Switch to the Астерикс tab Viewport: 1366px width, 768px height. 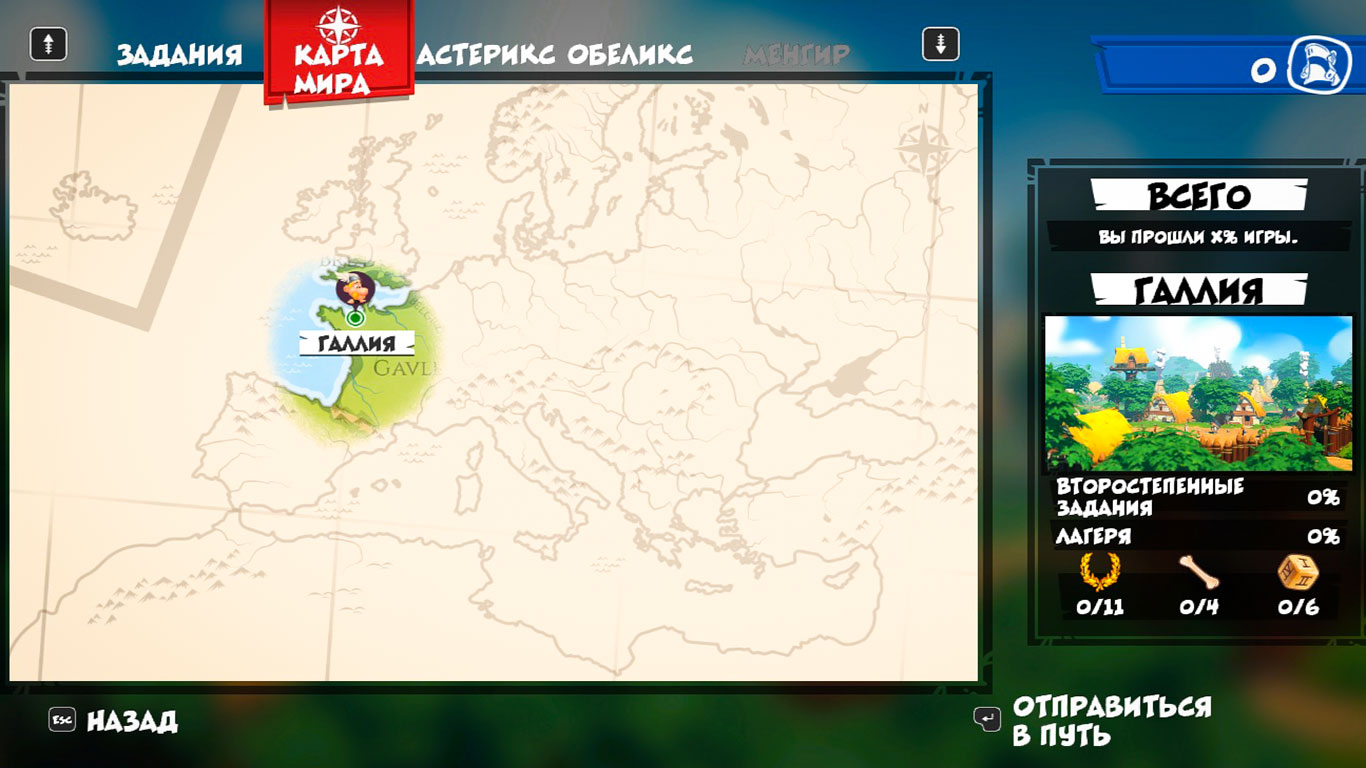pos(486,54)
